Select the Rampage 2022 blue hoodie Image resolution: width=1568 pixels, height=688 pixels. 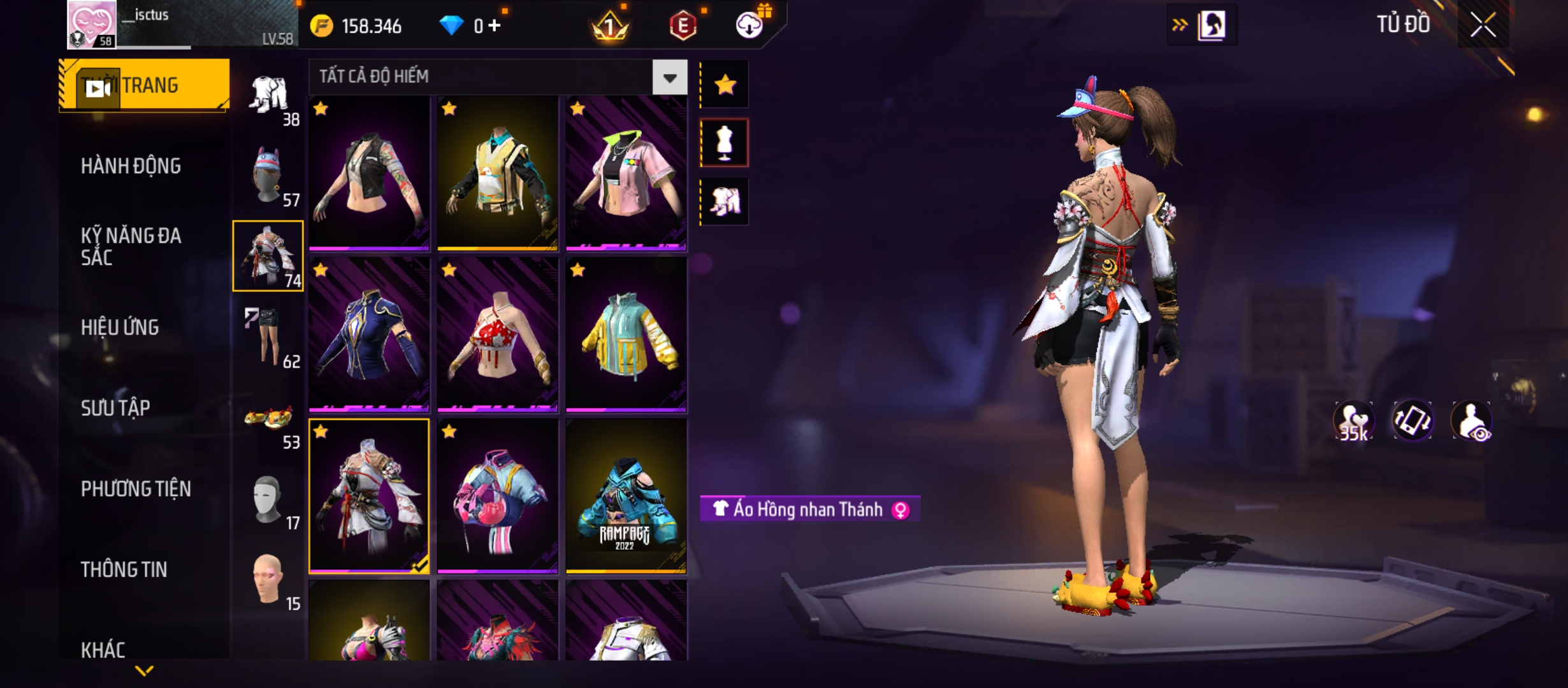[626, 496]
